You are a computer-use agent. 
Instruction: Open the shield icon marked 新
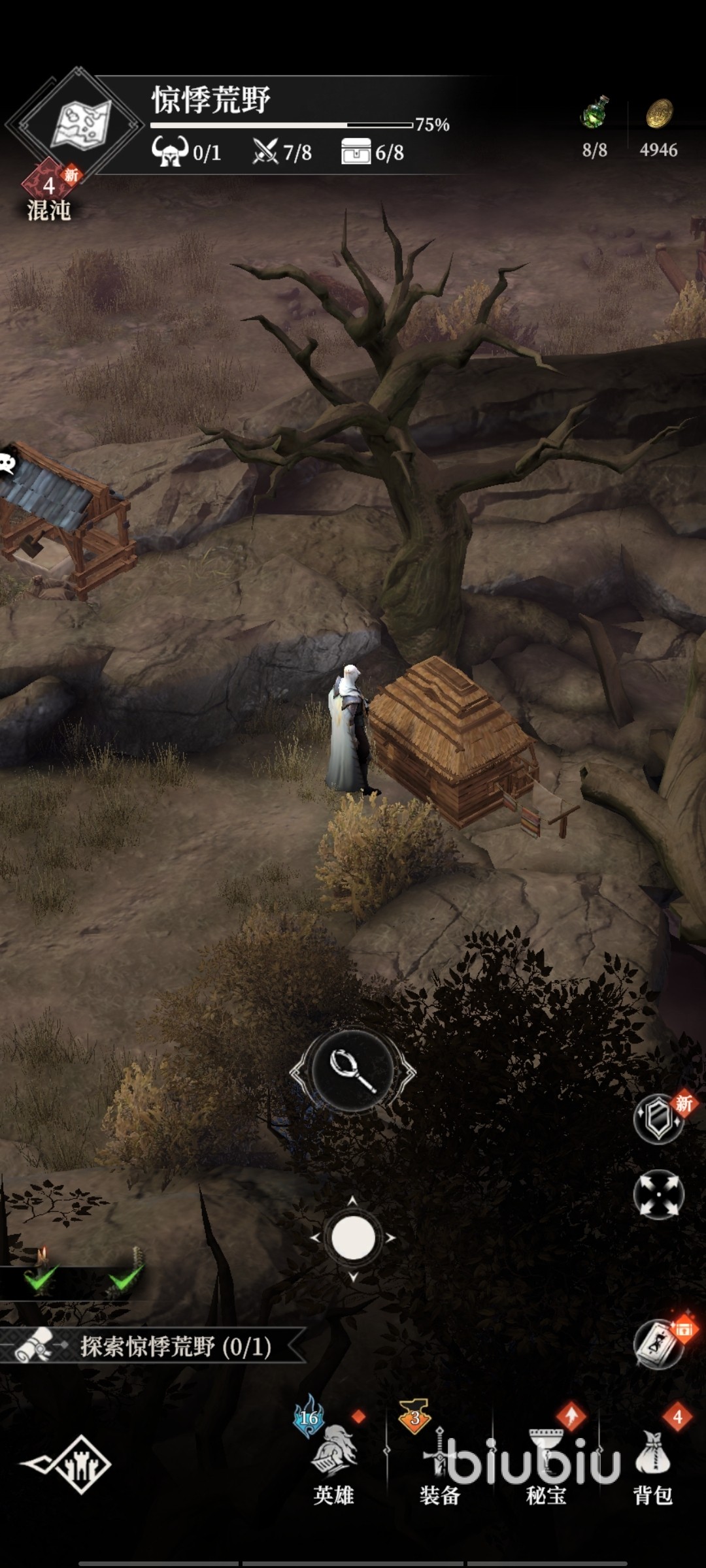(x=659, y=1119)
